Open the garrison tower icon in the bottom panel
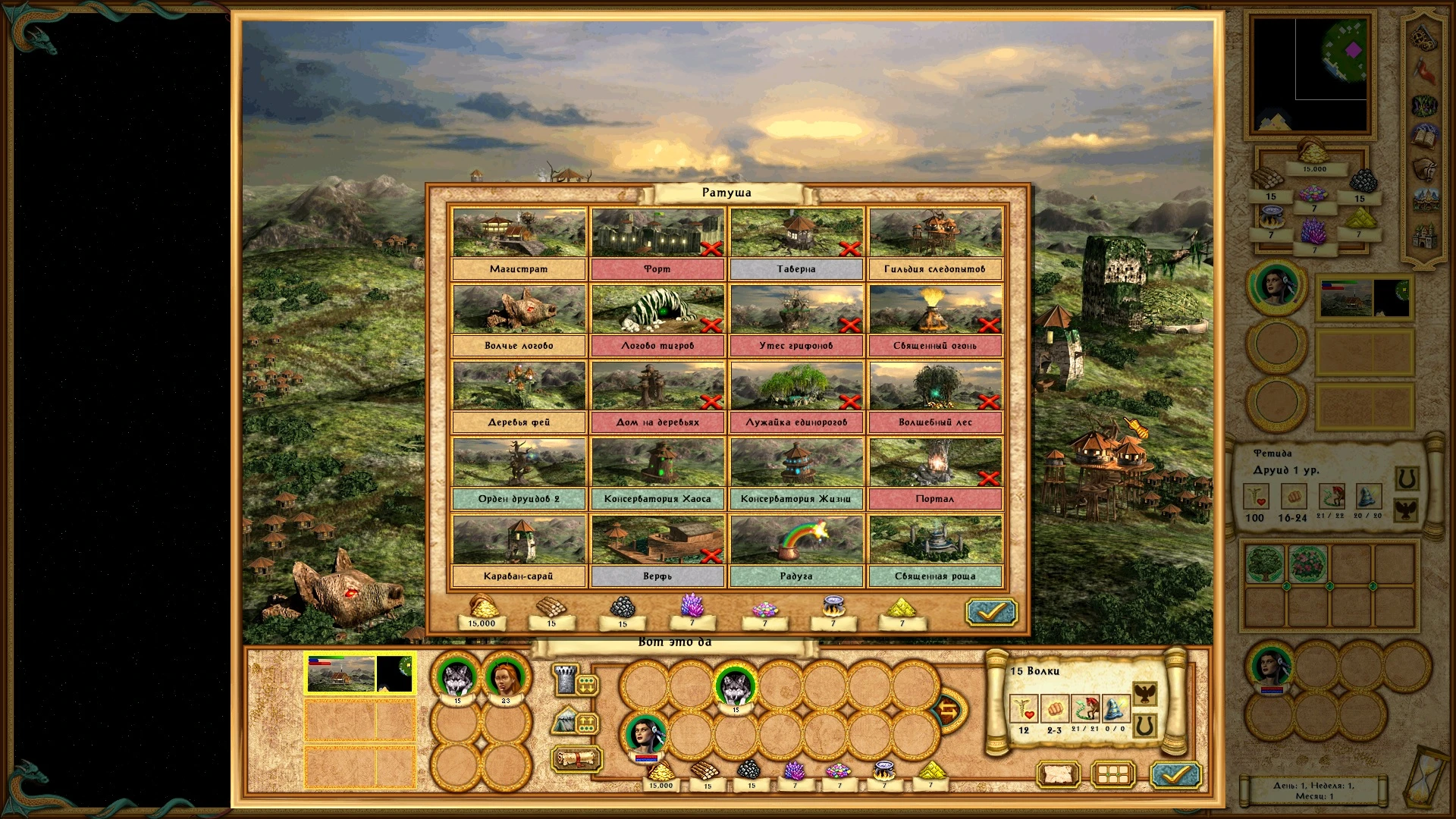This screenshot has width=1456, height=819. point(563,679)
